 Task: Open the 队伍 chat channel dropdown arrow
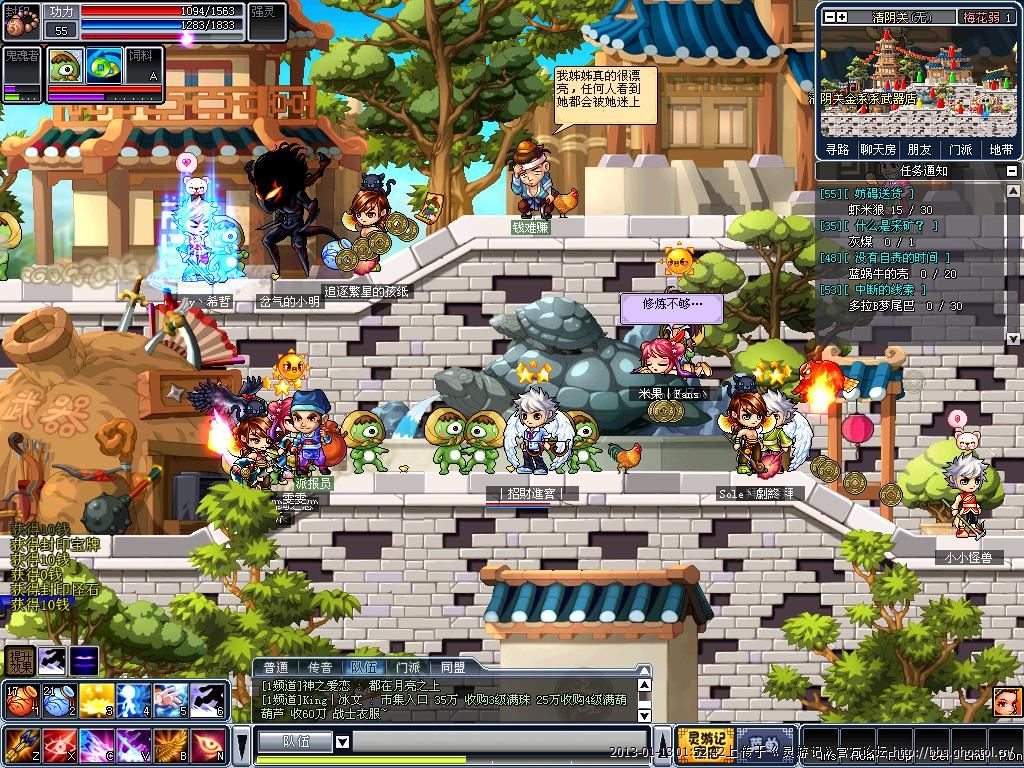342,742
